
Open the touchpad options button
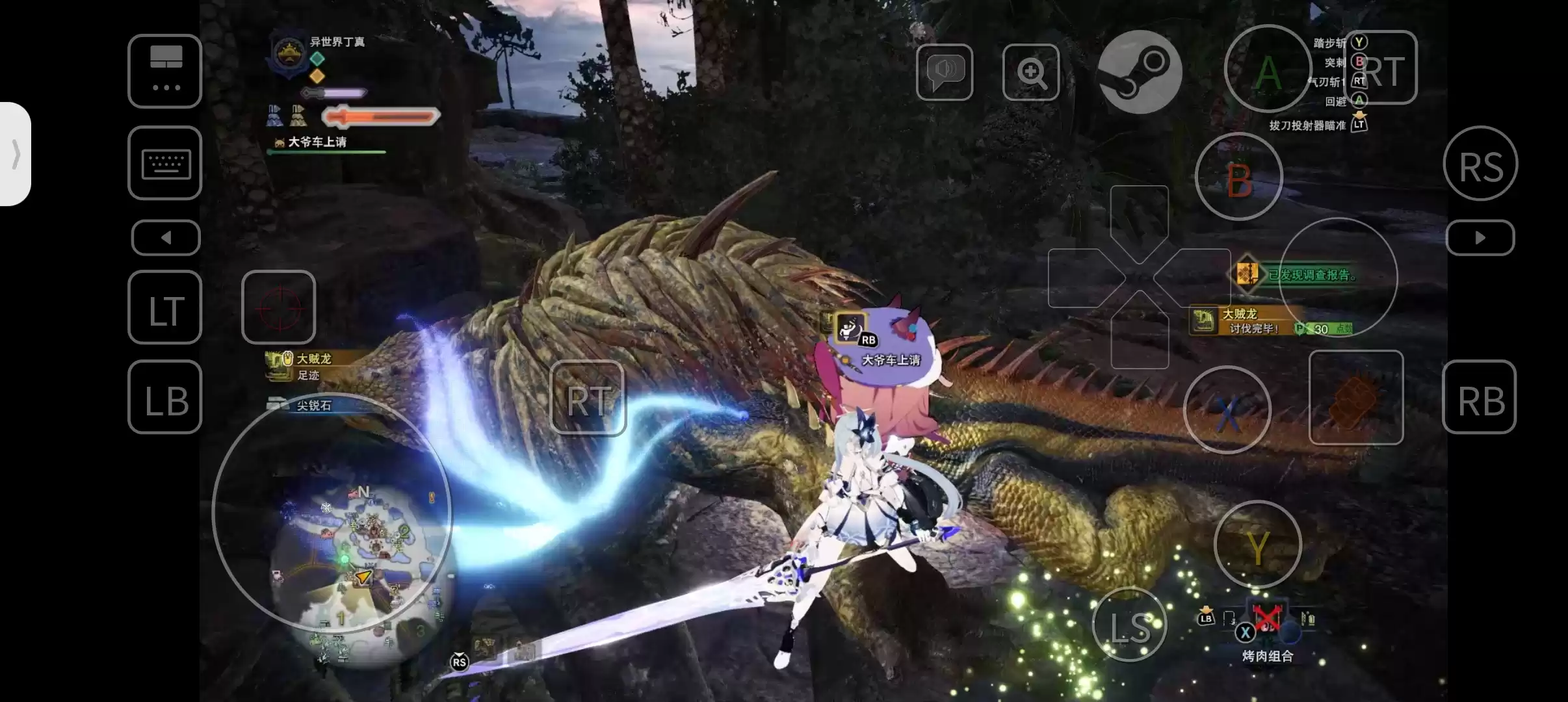click(x=165, y=71)
